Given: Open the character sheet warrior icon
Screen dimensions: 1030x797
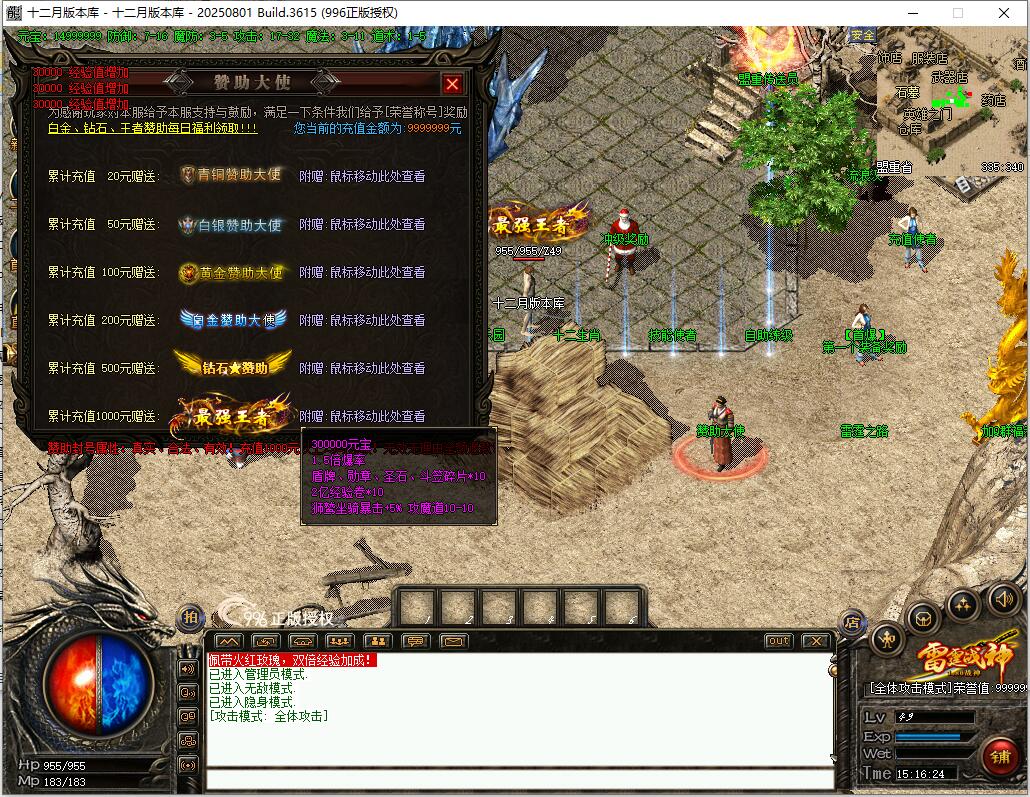Looking at the screenshot, I should 887,638.
